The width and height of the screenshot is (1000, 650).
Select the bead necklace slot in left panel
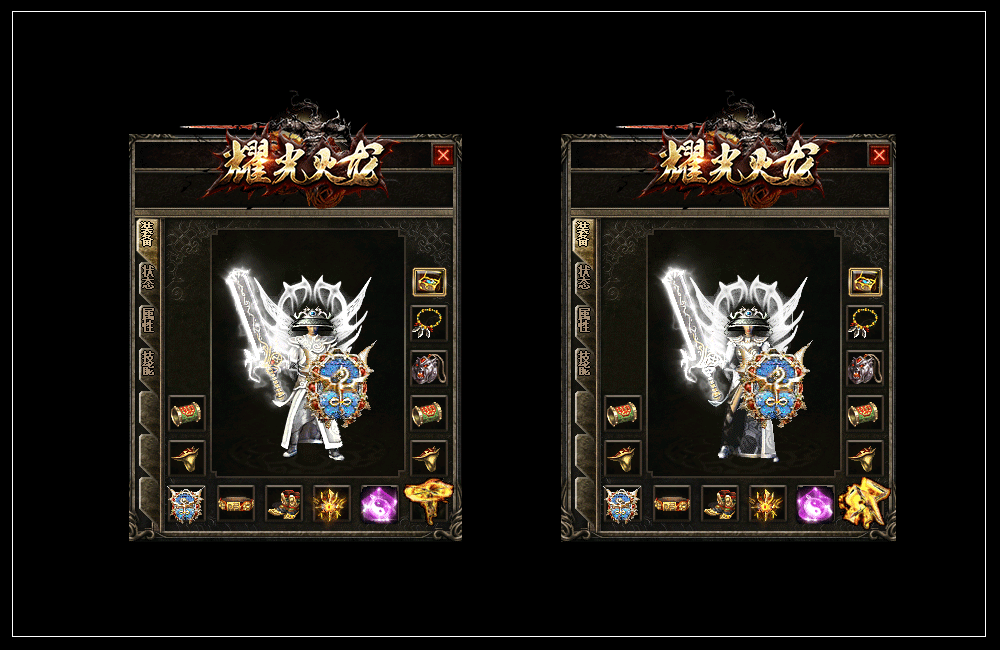click(430, 322)
